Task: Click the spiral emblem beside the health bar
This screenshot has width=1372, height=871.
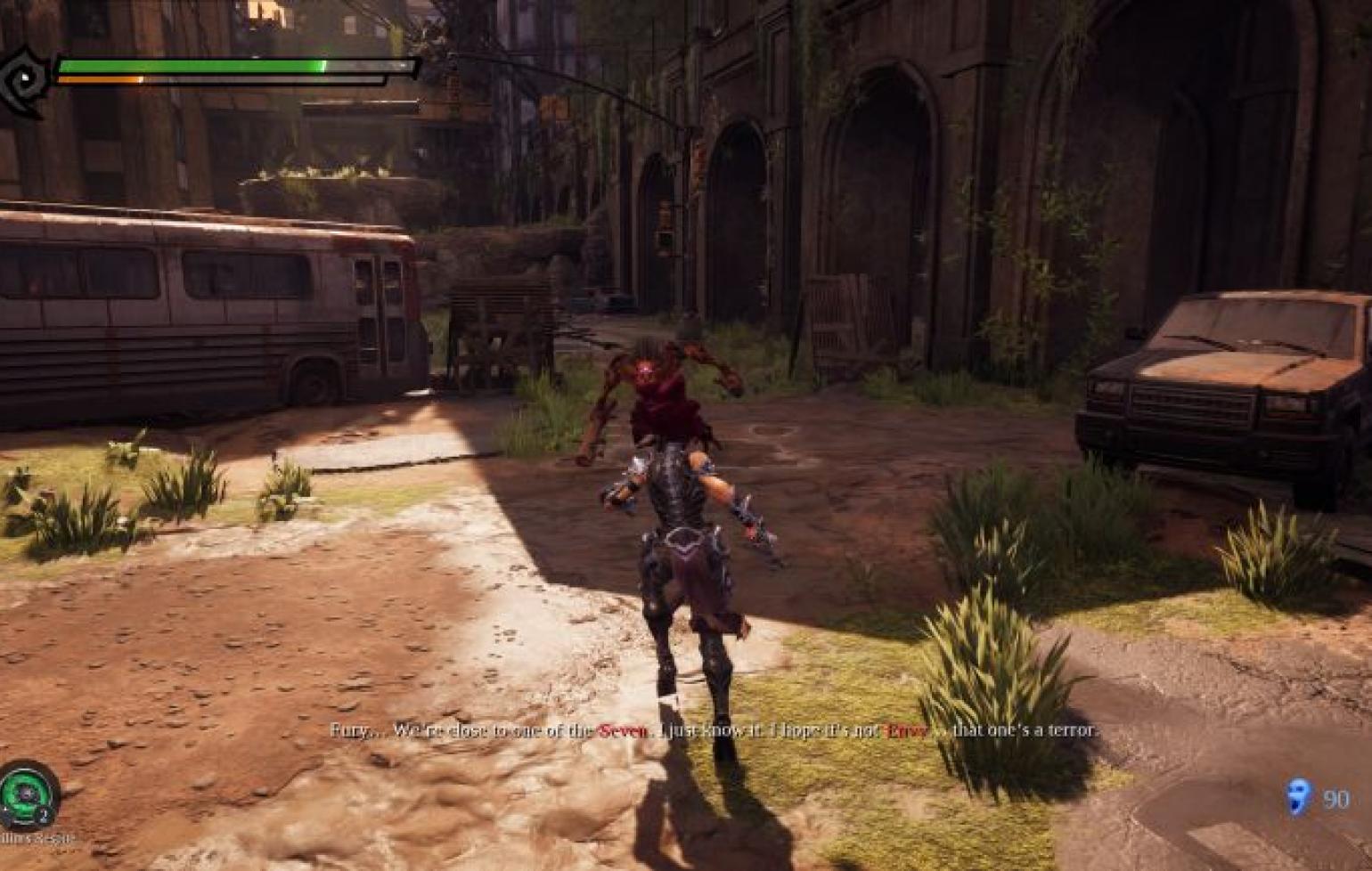Action: [23, 81]
